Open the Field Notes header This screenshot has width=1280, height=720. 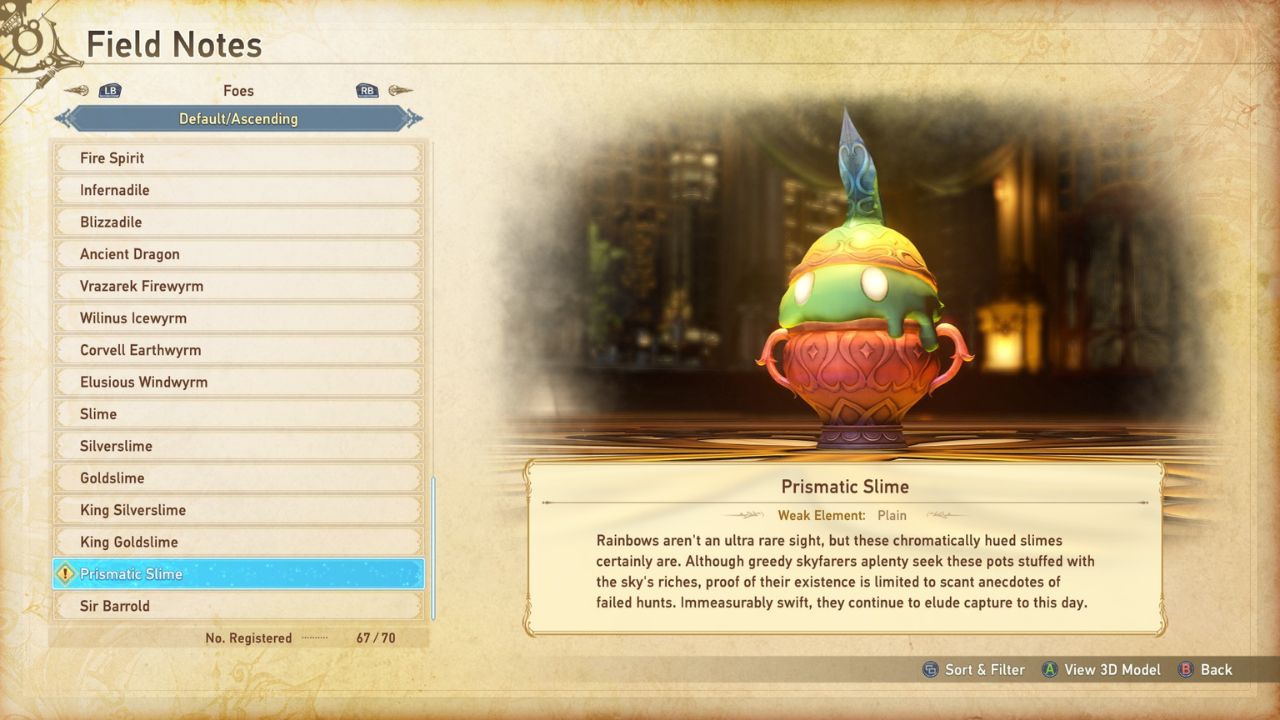point(174,44)
